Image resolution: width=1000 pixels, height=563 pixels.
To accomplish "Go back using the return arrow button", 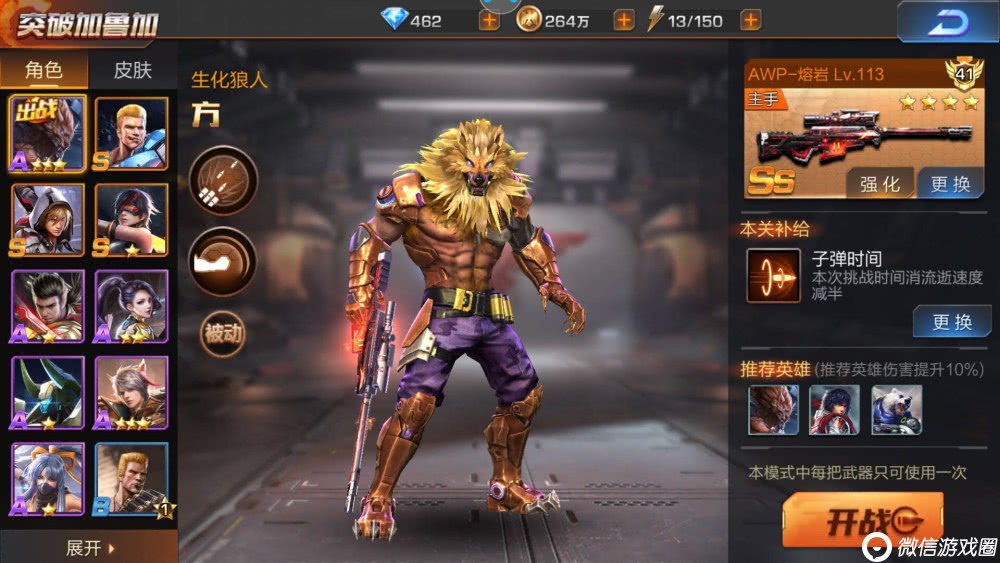I will pos(946,22).
